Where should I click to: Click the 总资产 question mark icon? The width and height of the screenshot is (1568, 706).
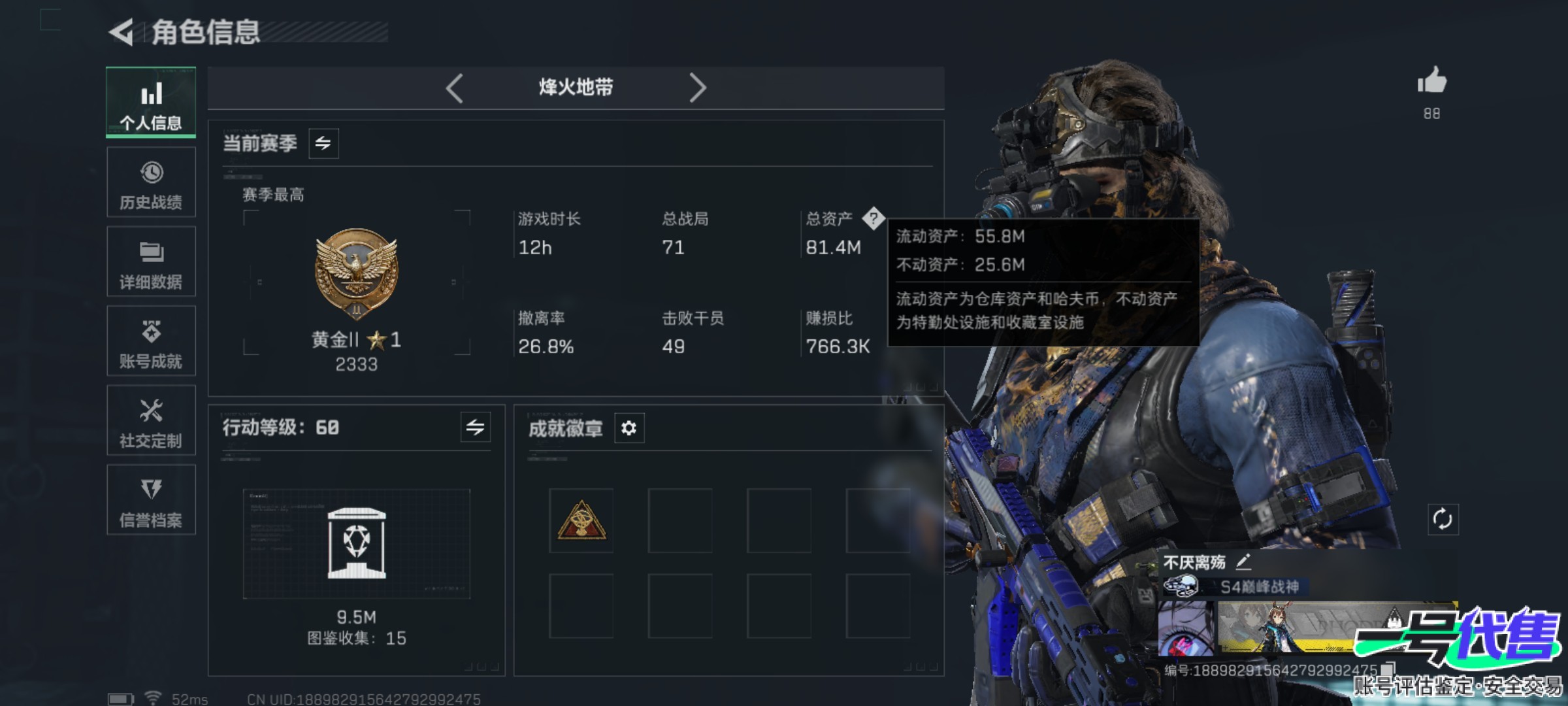coord(873,218)
